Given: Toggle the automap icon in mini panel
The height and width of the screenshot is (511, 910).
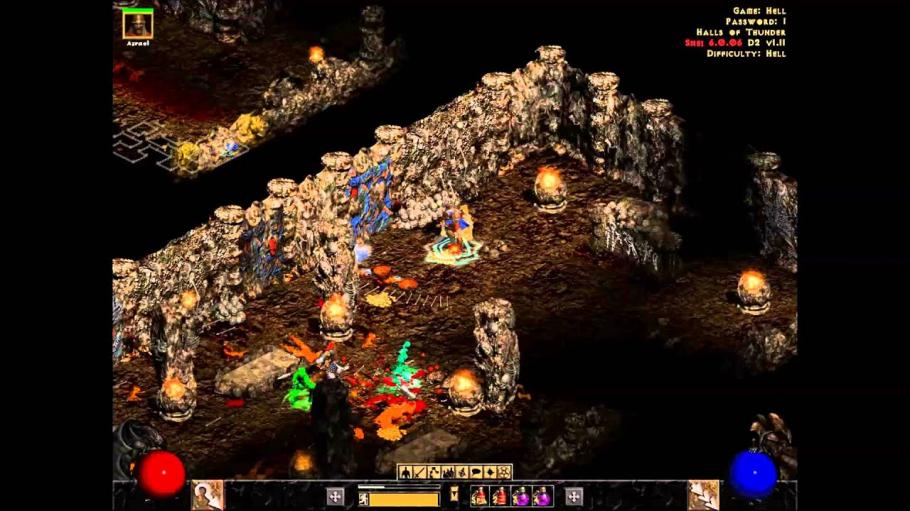Looking at the screenshot, I should click(462, 472).
